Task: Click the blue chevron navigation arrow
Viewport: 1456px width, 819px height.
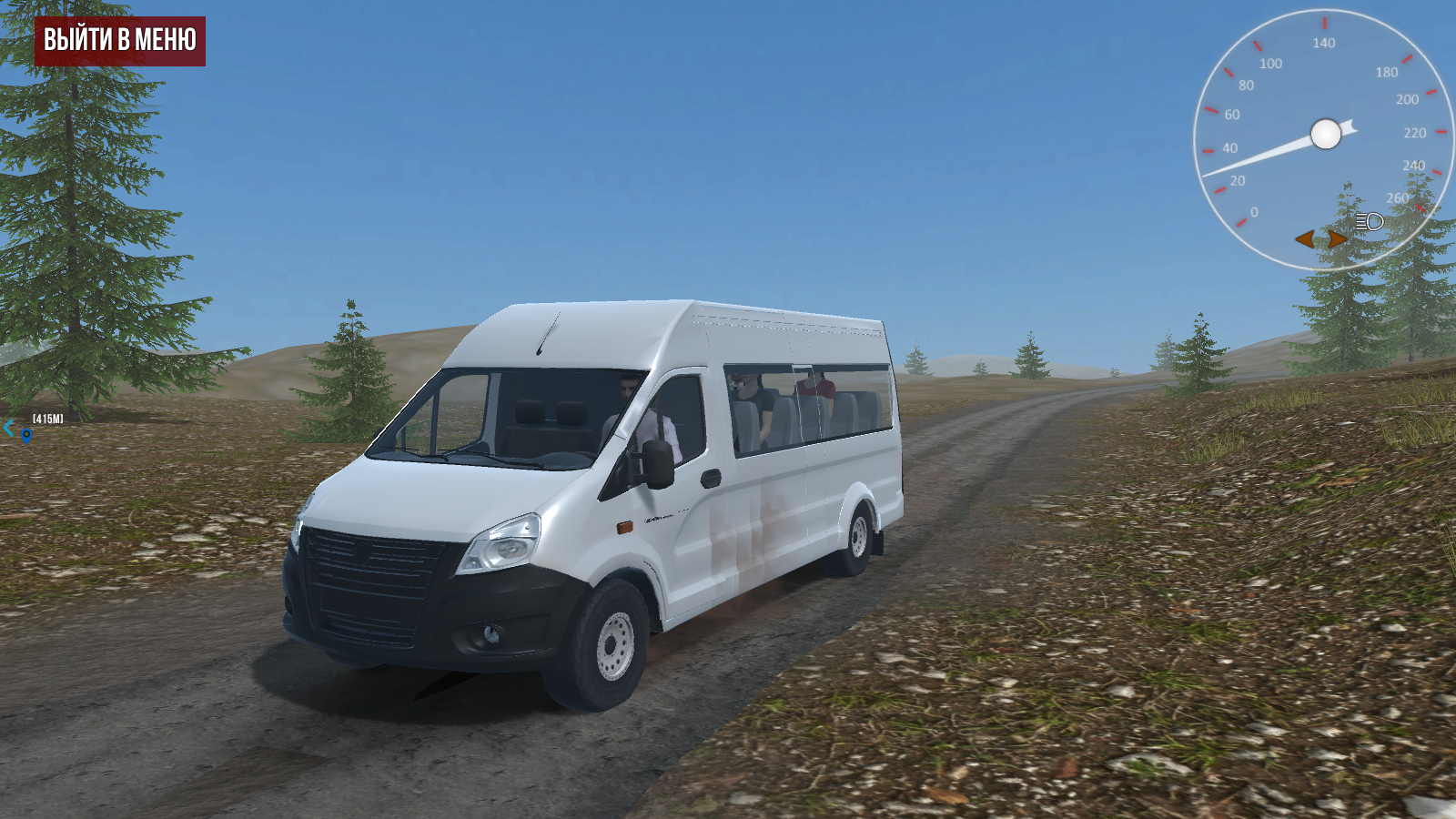Action: (8, 427)
